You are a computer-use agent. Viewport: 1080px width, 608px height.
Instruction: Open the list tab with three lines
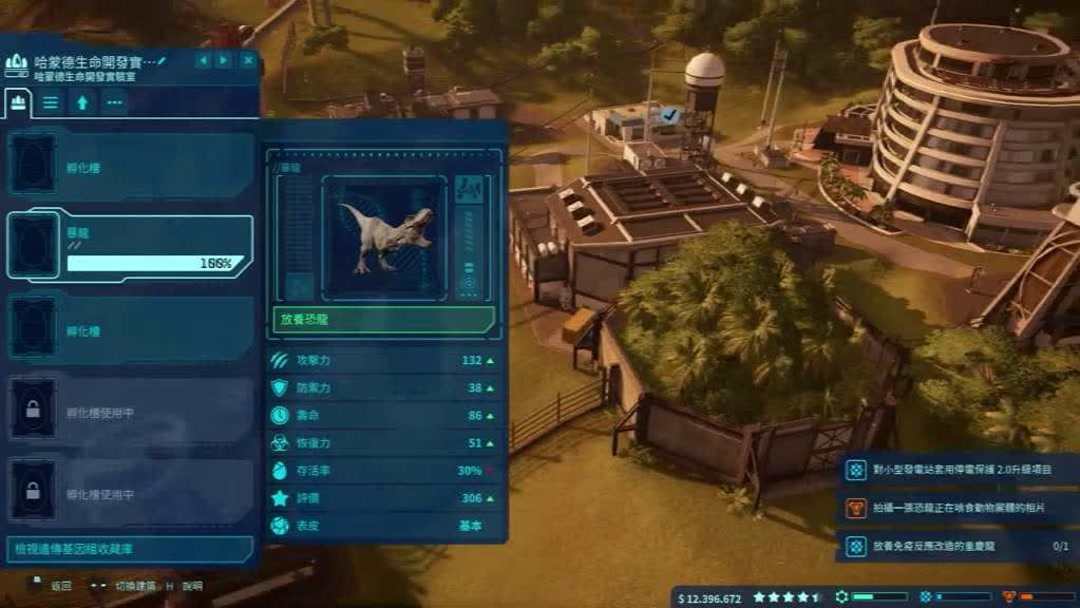click(x=50, y=101)
